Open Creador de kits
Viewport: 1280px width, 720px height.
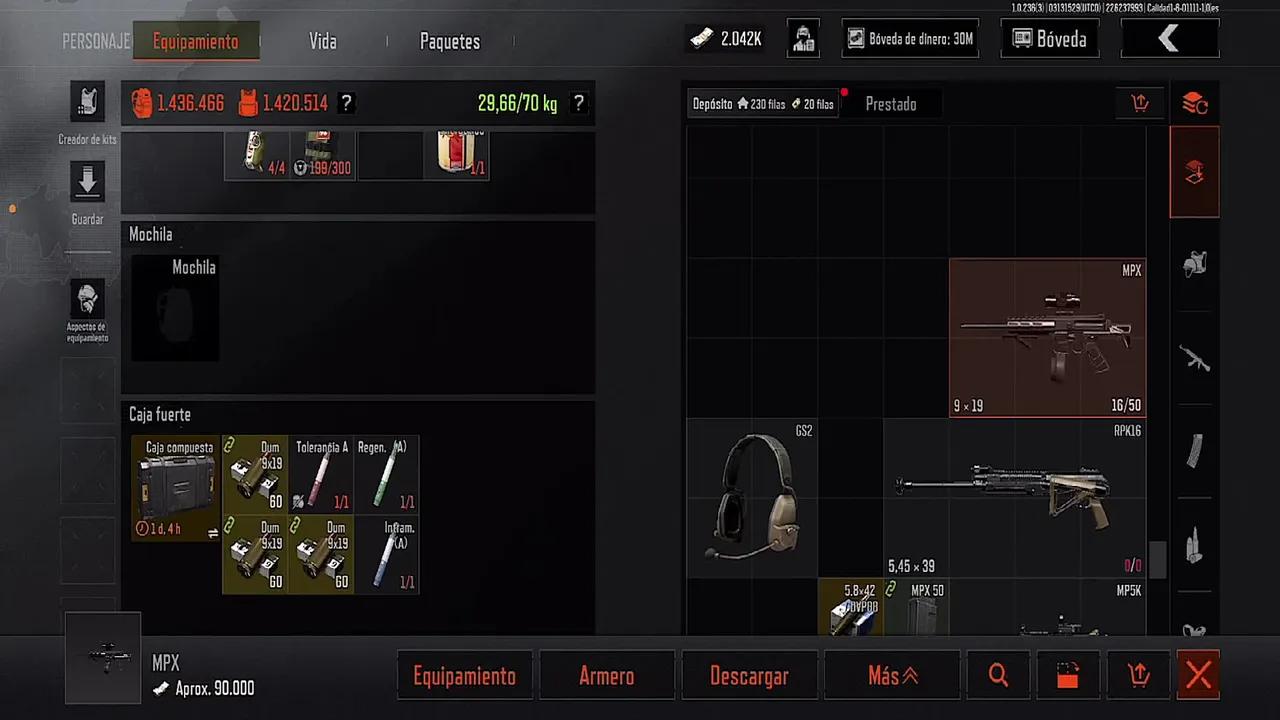pos(87,104)
